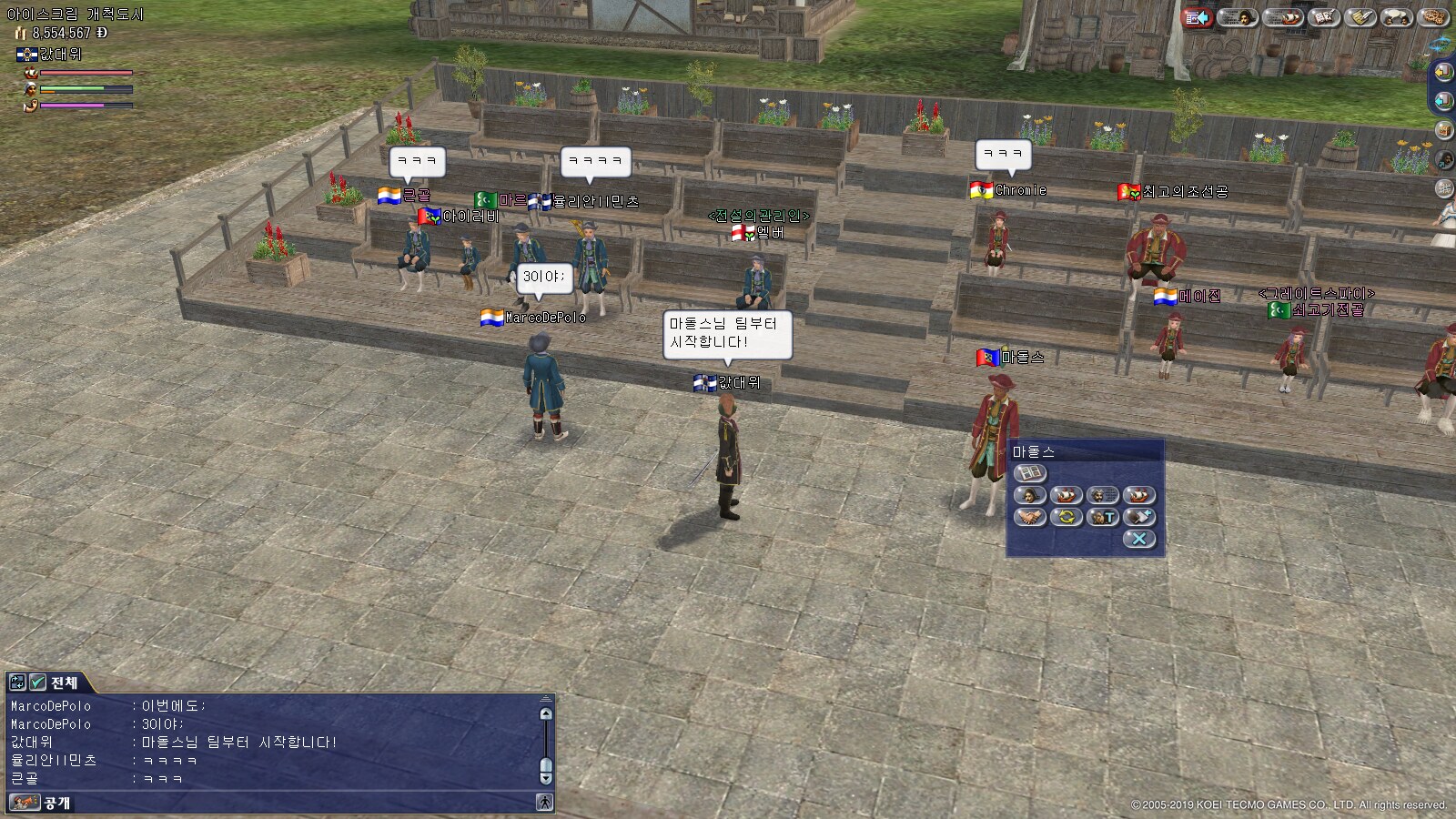Open the world map toolbar button
This screenshot has height=819, width=1456.
pos(1434,17)
